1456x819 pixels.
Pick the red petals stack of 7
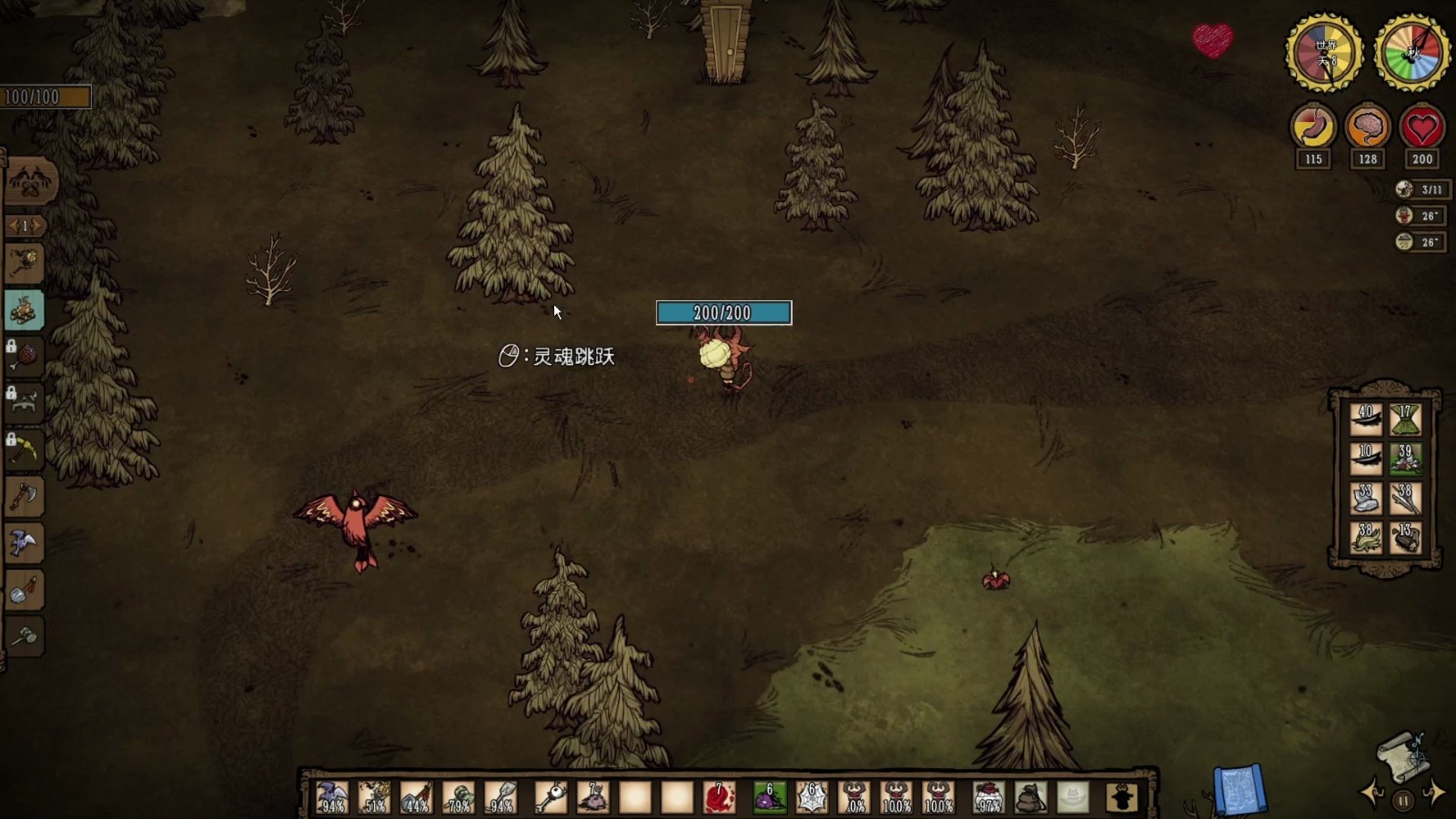pyautogui.click(x=719, y=797)
